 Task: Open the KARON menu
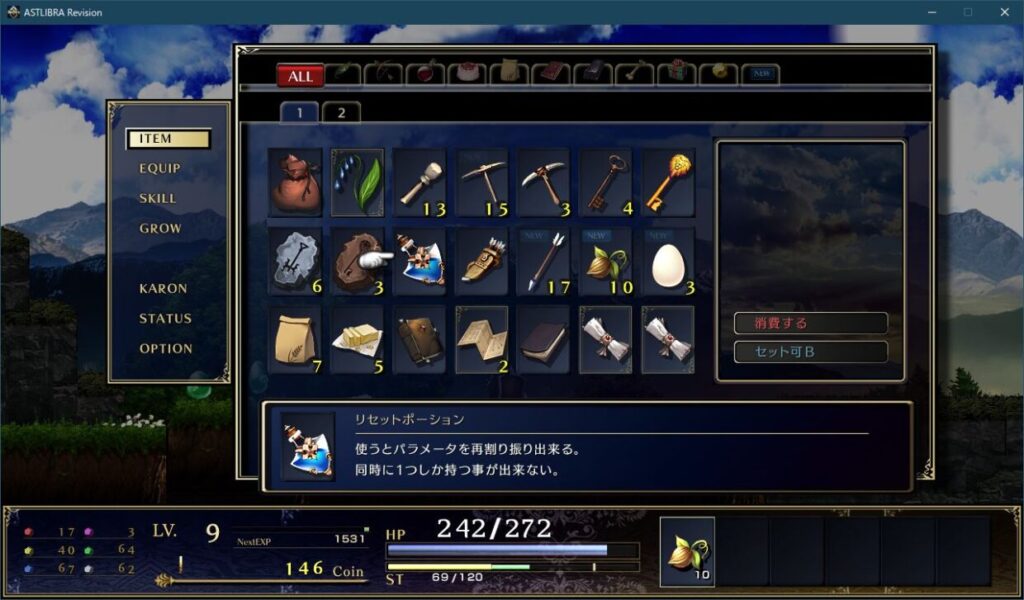(163, 289)
